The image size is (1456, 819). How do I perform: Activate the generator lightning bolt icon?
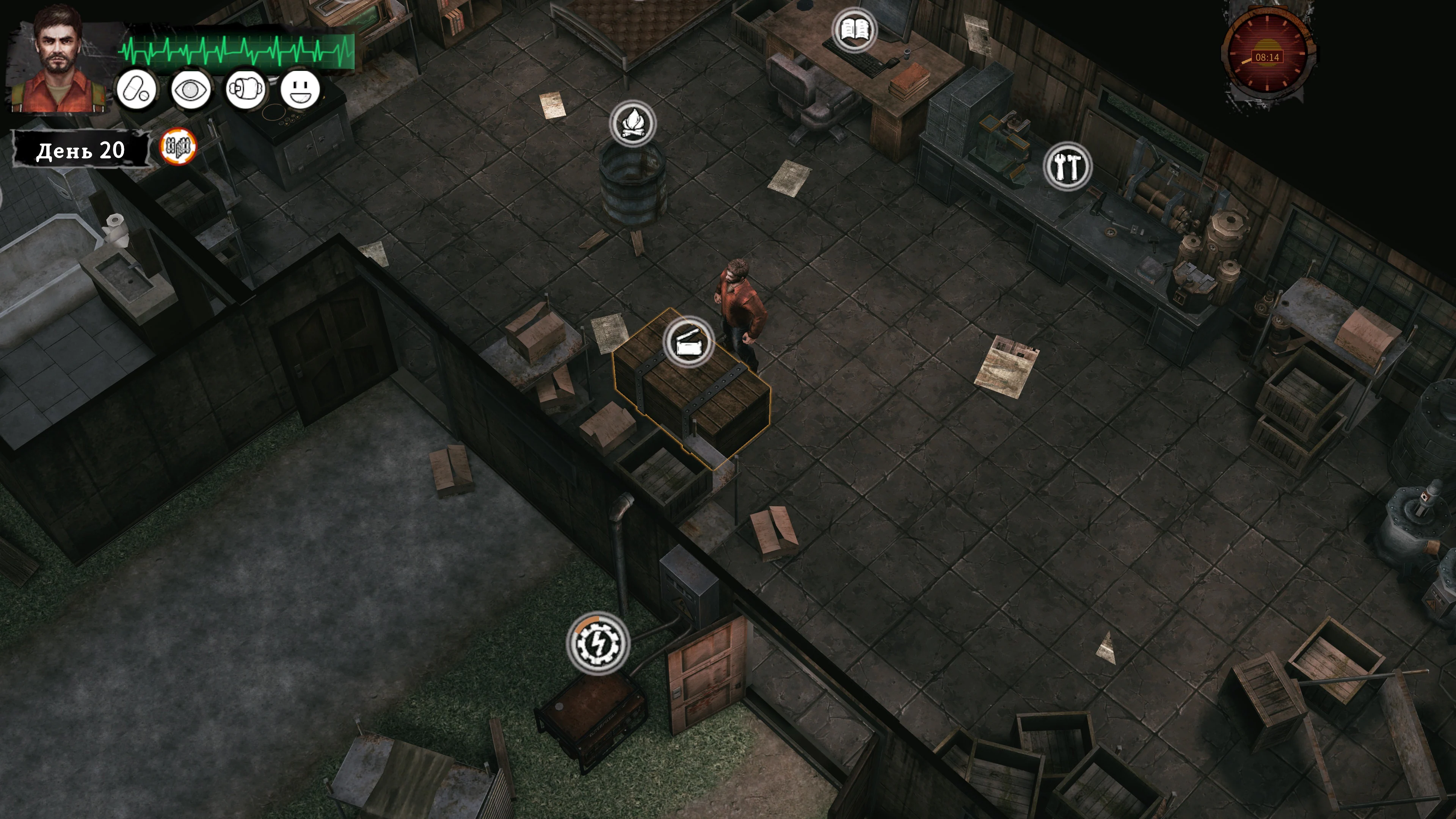click(x=598, y=643)
